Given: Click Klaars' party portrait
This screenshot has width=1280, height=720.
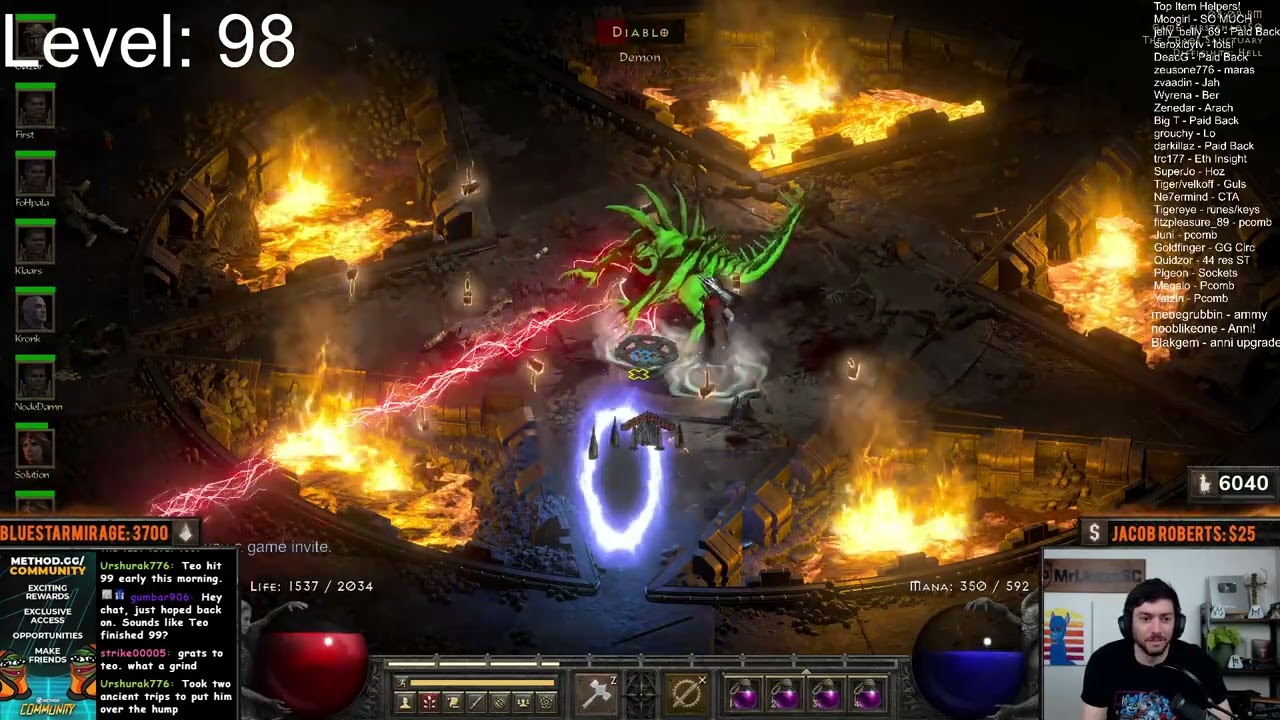Looking at the screenshot, I should [35, 243].
